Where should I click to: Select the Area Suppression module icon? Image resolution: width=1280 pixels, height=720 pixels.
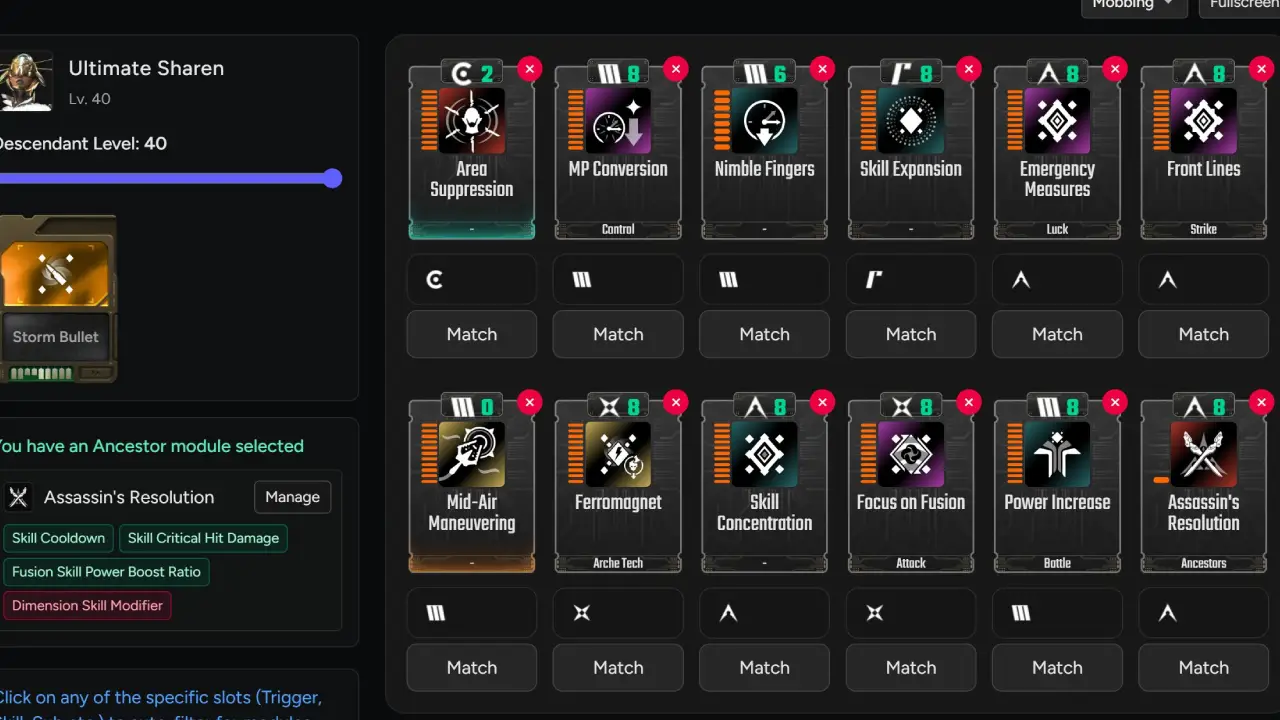tap(471, 121)
